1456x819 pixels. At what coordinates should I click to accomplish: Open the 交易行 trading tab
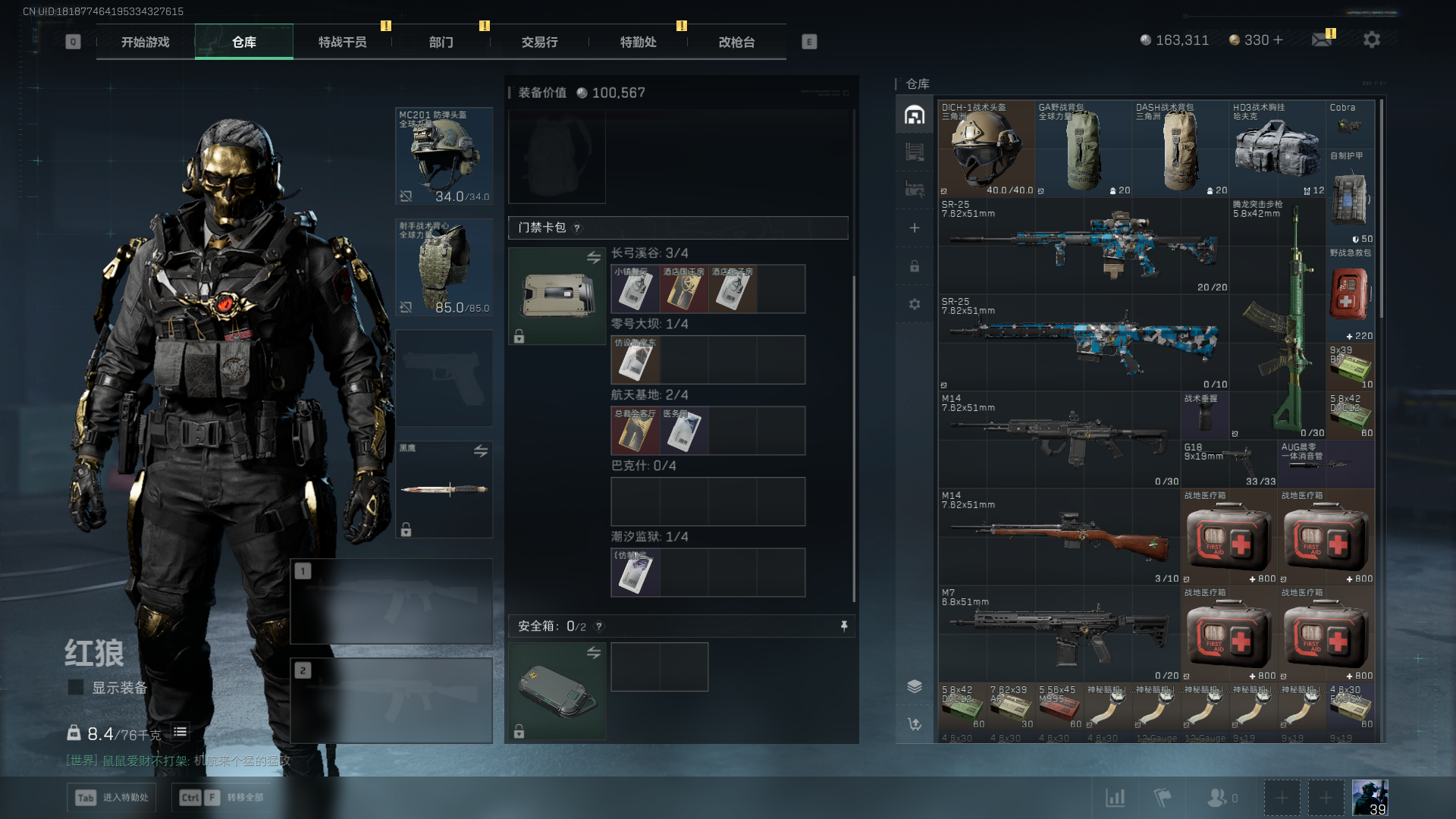click(539, 42)
